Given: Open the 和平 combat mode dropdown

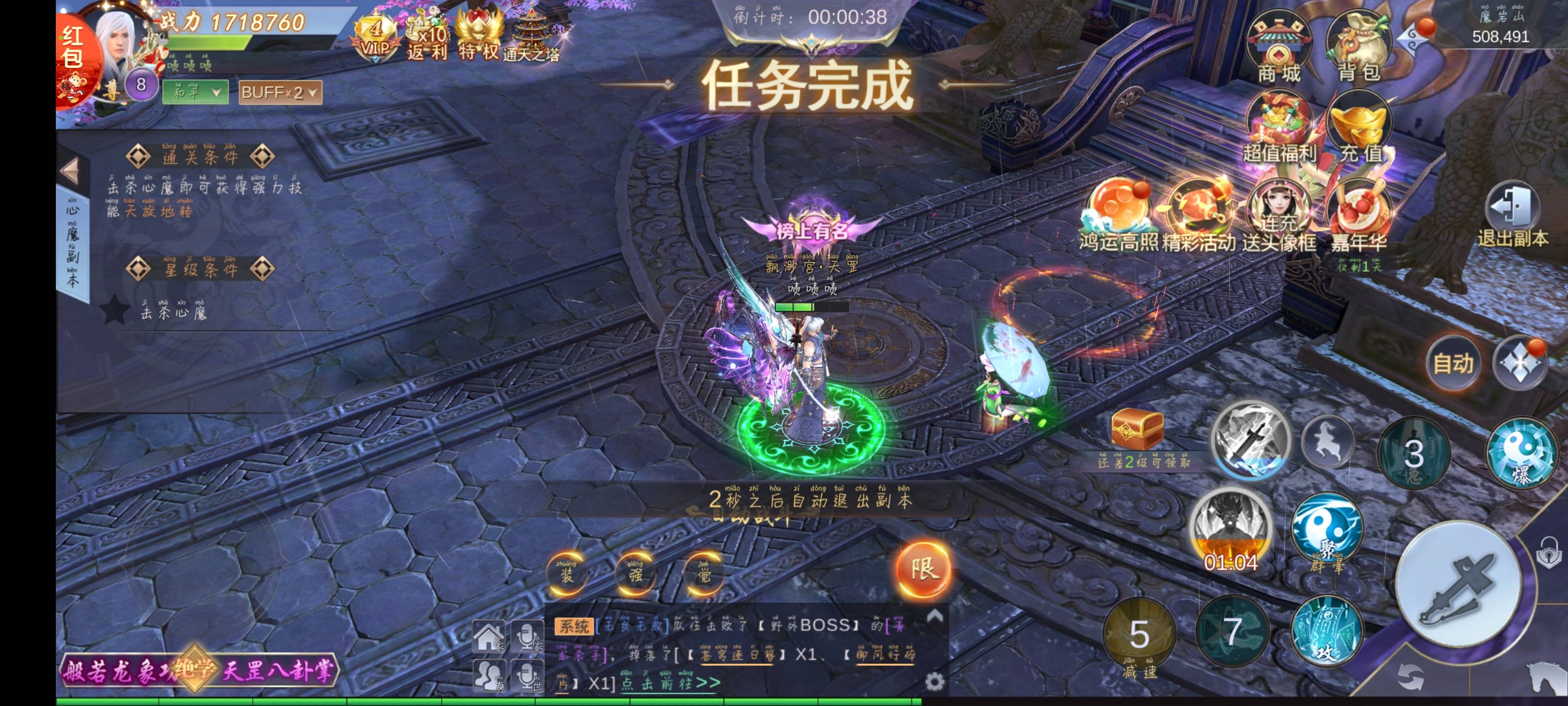Looking at the screenshot, I should click(x=195, y=93).
